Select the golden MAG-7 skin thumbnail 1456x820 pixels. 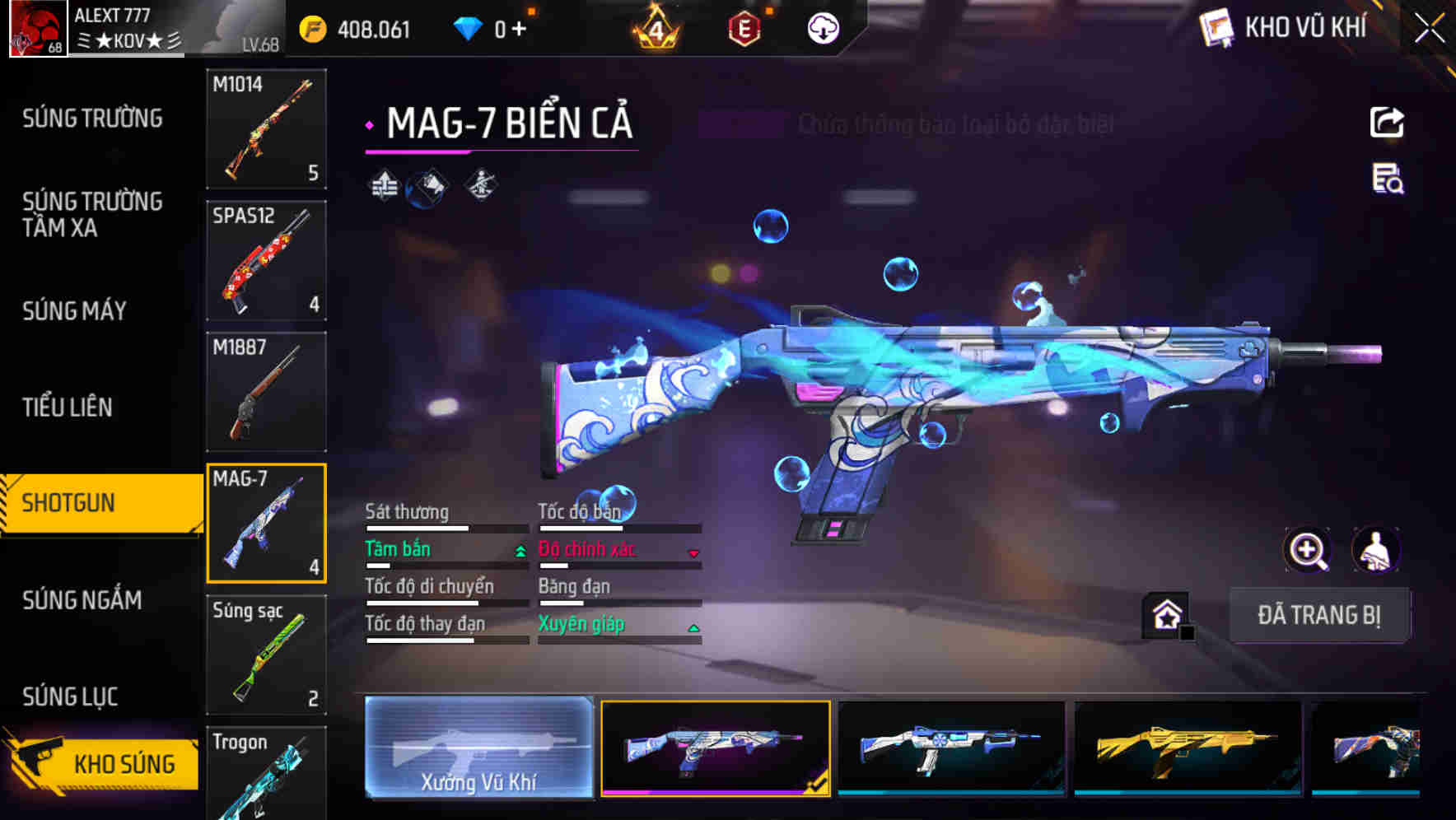1188,748
